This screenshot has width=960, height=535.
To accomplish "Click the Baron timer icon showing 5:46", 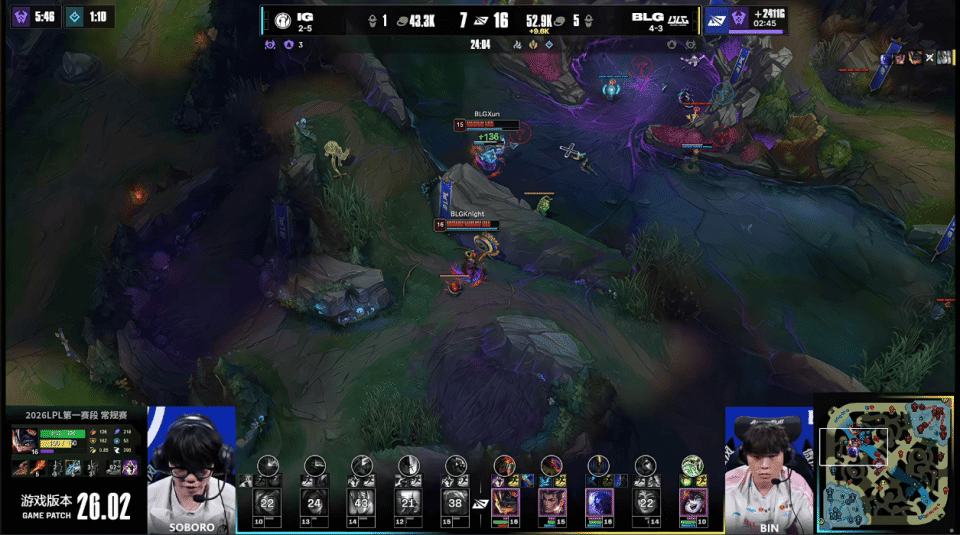I will tap(21, 16).
